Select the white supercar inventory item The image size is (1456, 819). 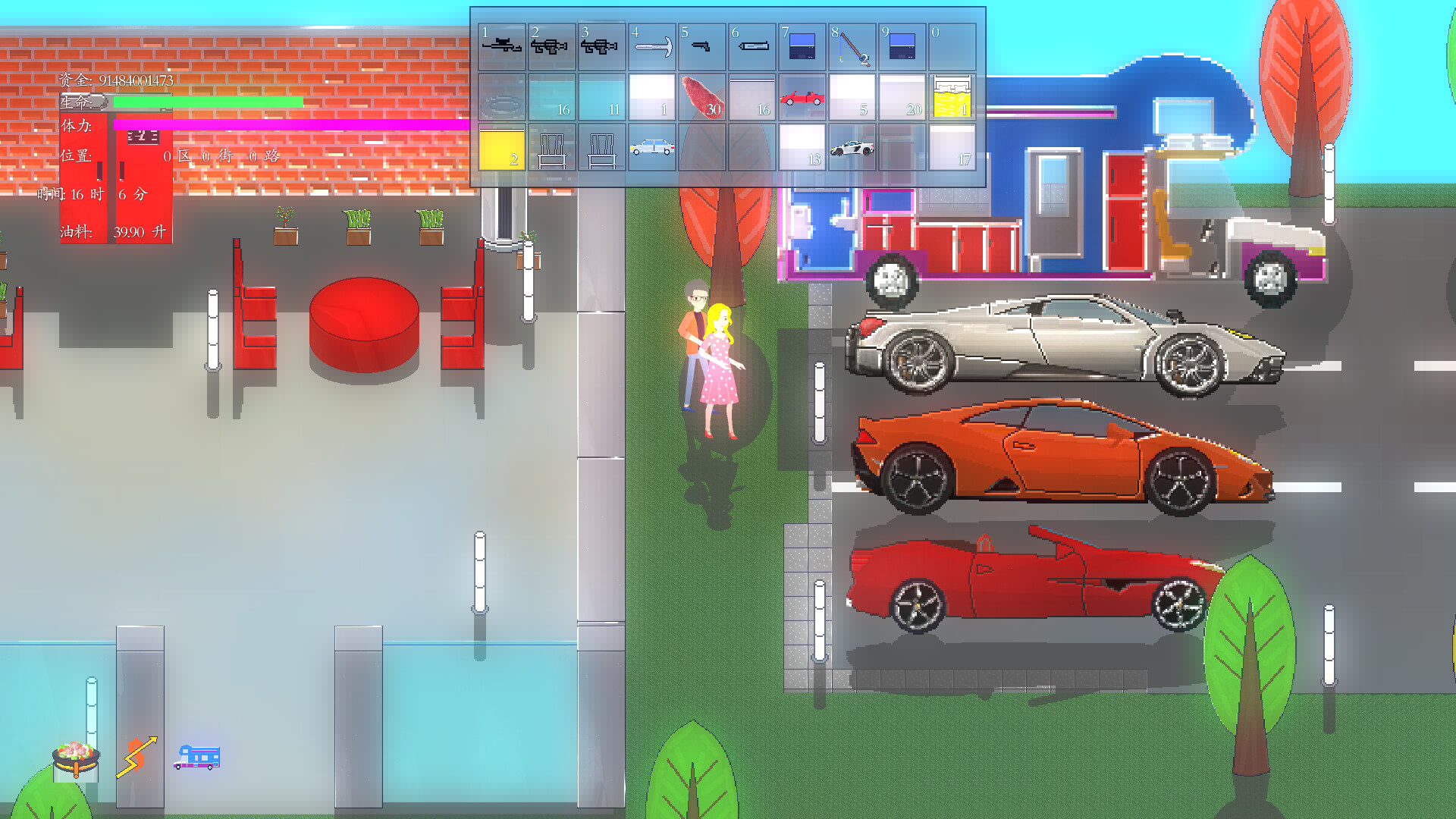tap(852, 146)
